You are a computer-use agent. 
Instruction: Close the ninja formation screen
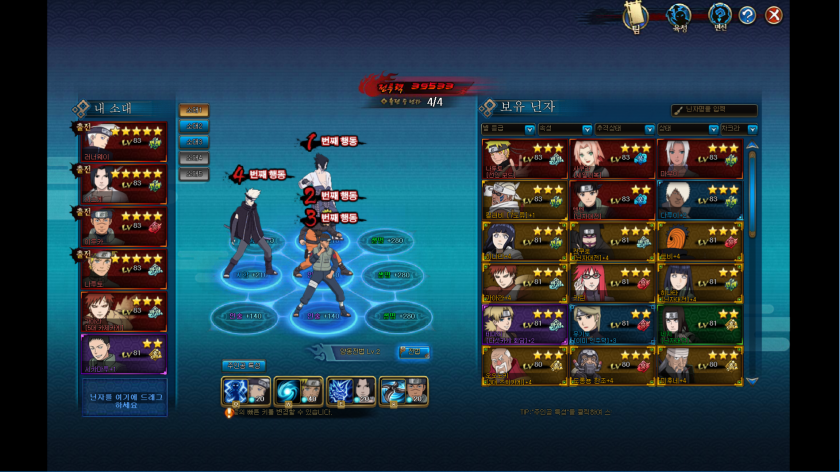tap(773, 15)
